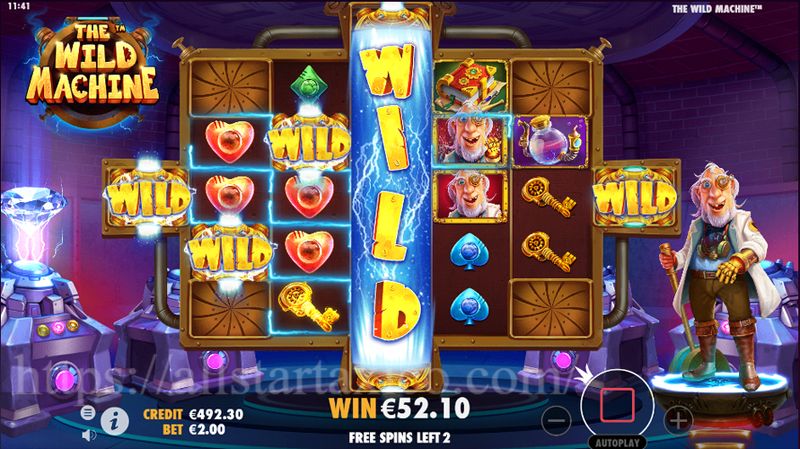
Task: Open the Autoplay options
Action: 618,440
